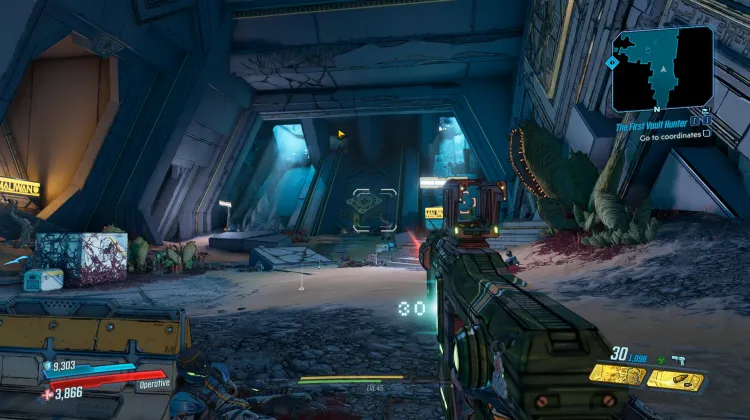Switch to the bullet-marked yellow weapon slot
Image resolution: width=750 pixels, height=420 pixels.
coord(675,379)
